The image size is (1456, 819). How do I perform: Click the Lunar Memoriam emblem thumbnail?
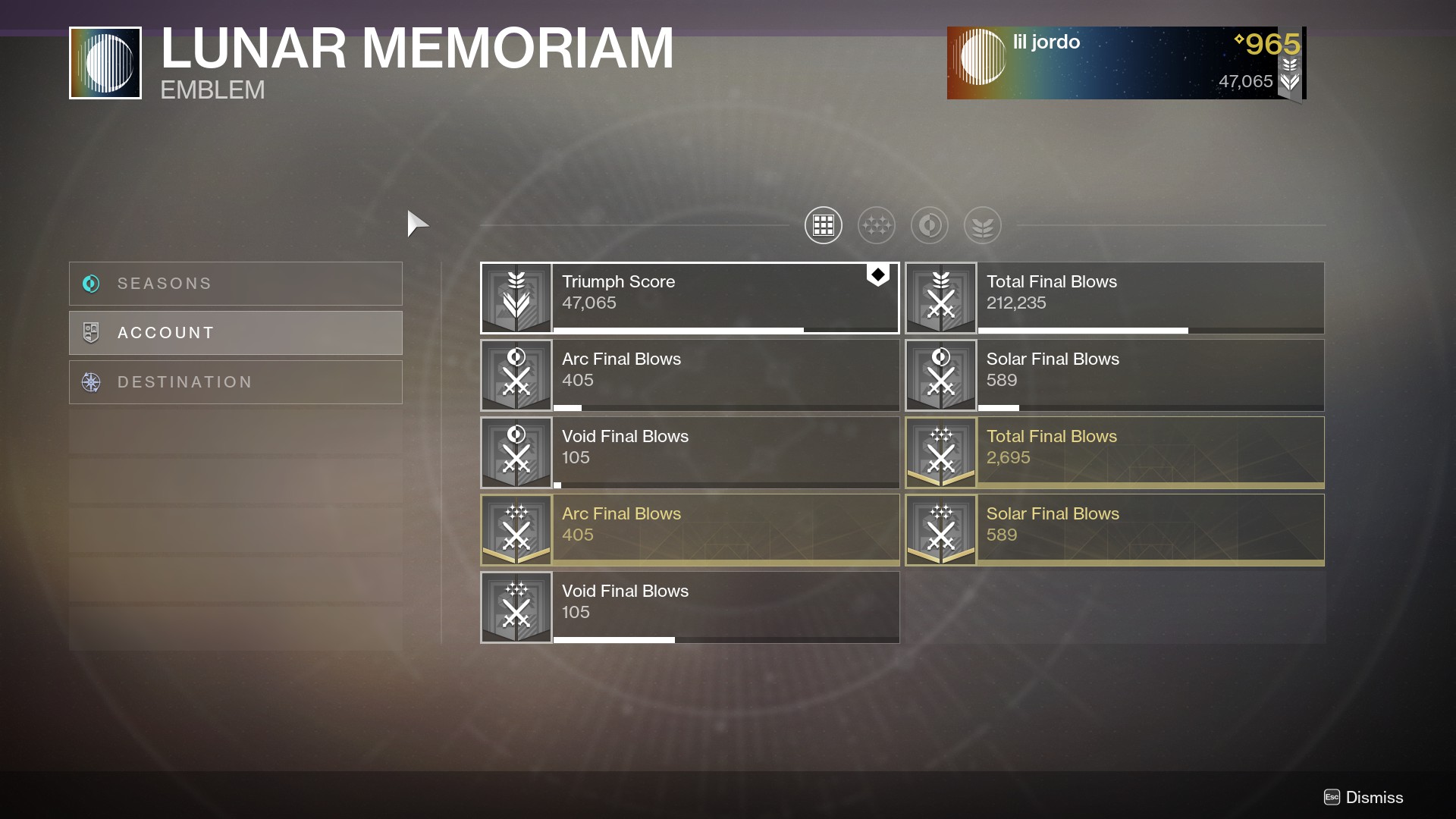point(105,62)
